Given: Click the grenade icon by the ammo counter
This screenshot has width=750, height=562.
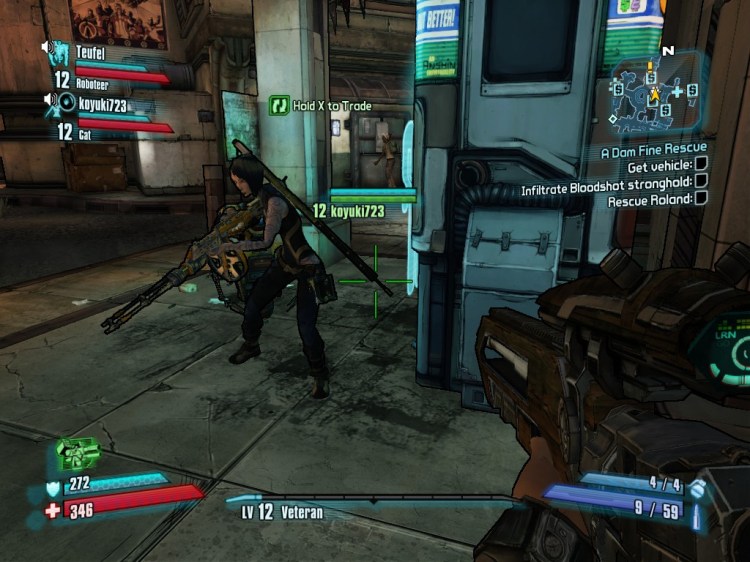Looking at the screenshot, I should click(x=698, y=487).
